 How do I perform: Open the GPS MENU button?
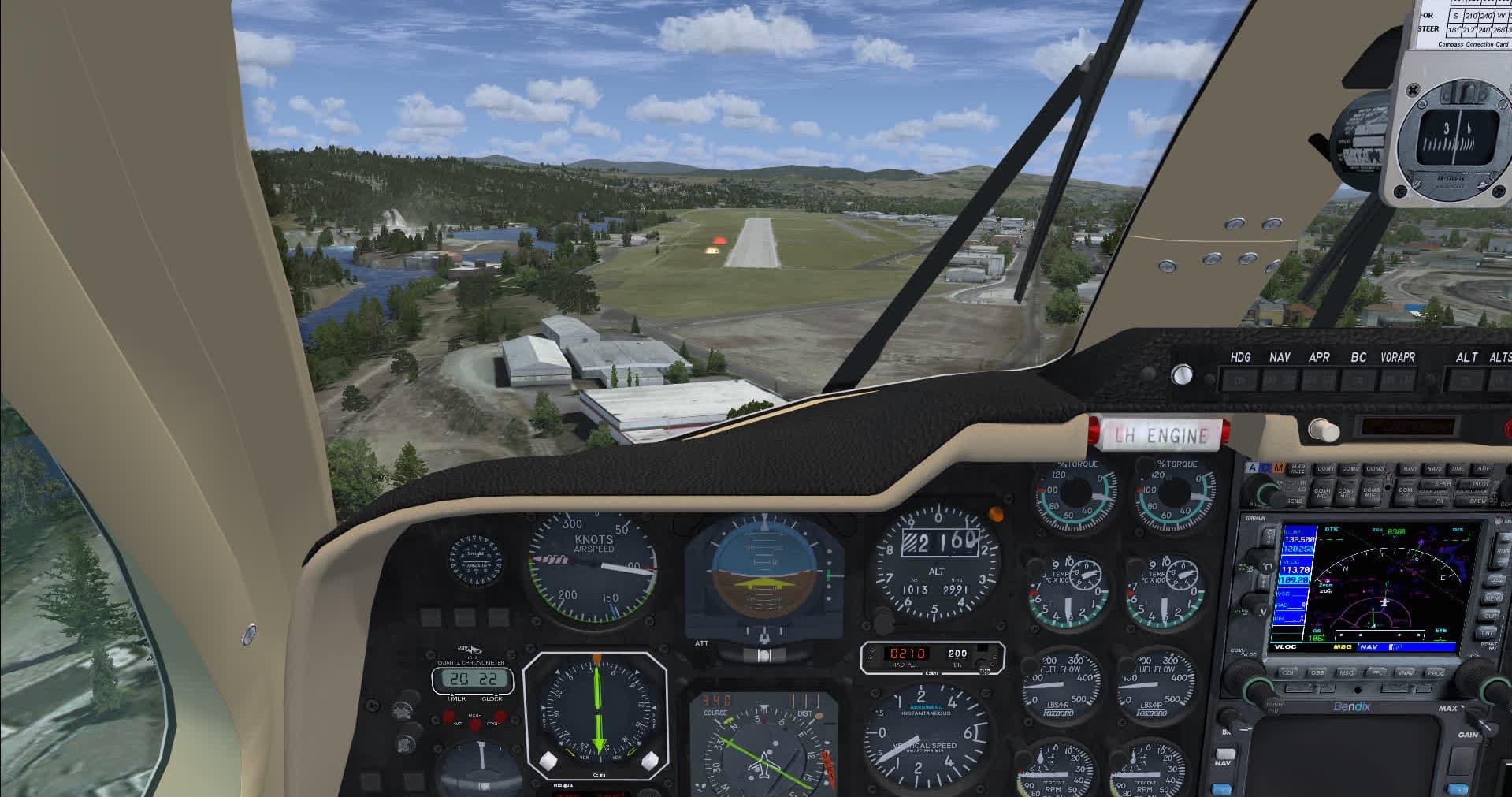(1491, 599)
